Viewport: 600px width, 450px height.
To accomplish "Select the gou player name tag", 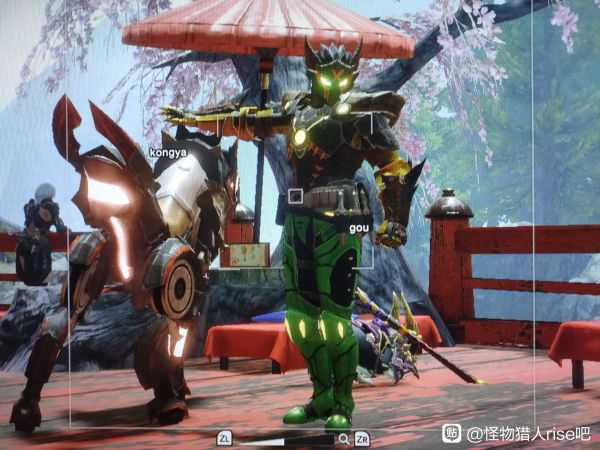I will coord(359,228).
